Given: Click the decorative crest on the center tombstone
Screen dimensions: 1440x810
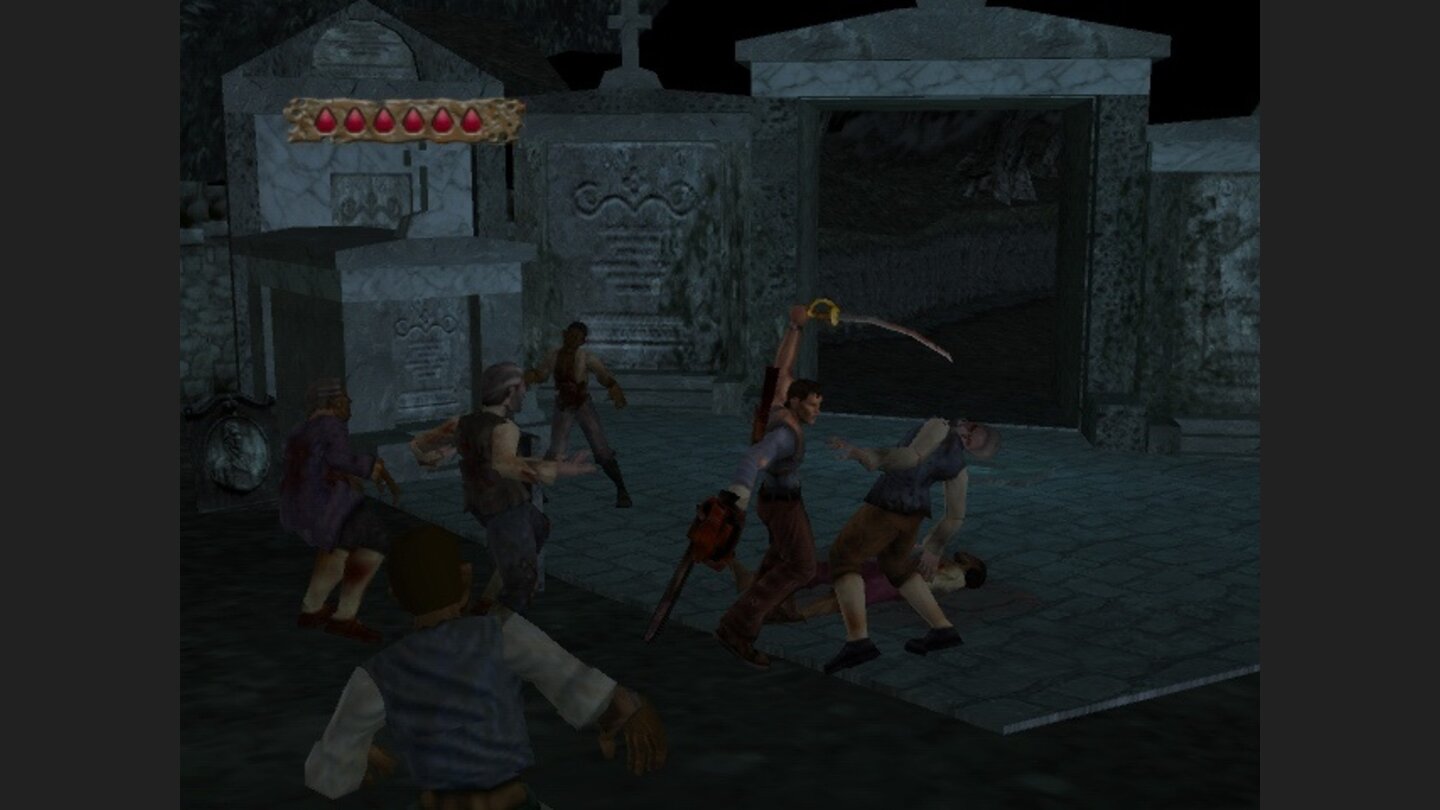Looking at the screenshot, I should pos(630,200).
